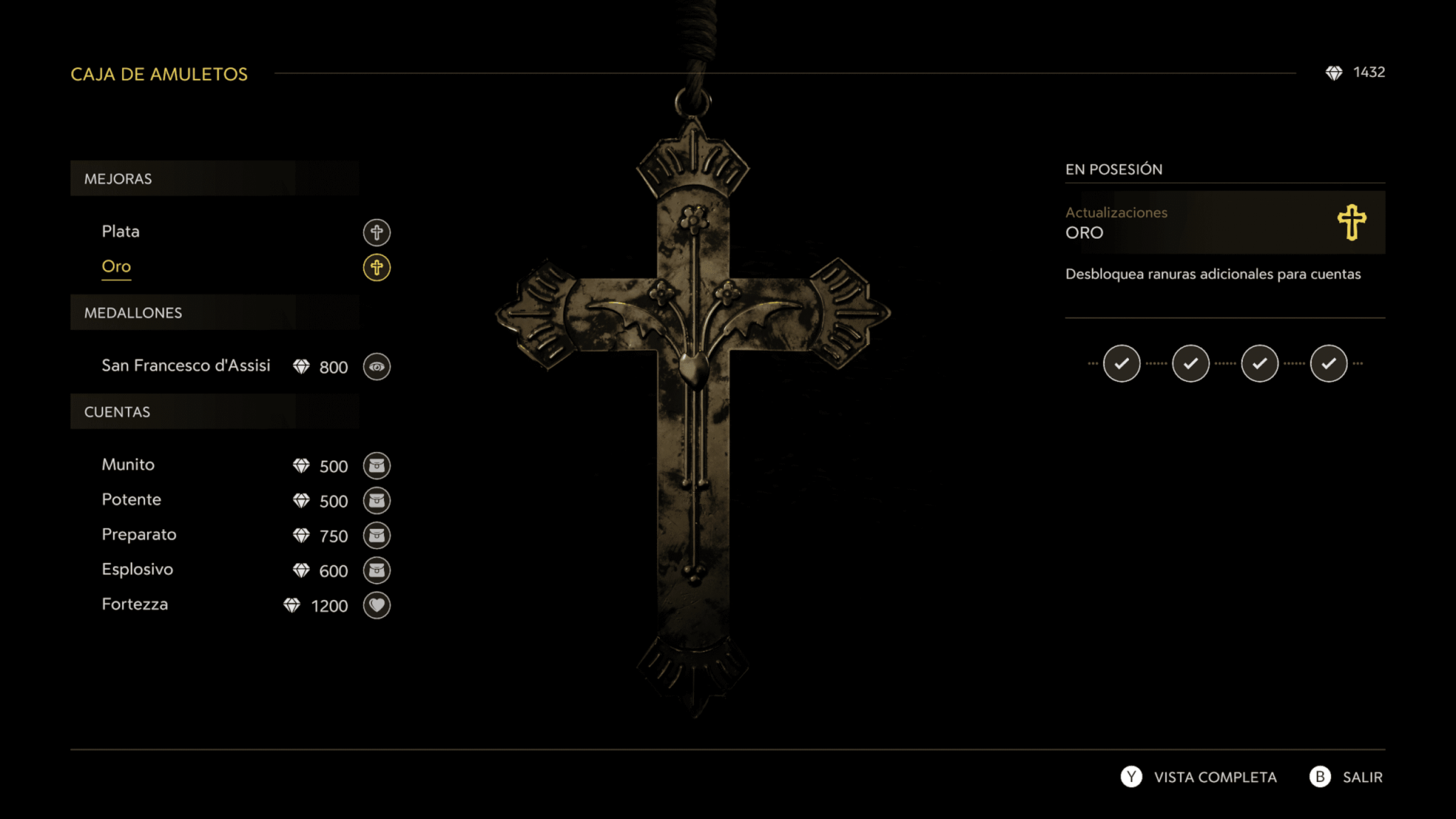Pick the Munito bead entry

tap(128, 465)
